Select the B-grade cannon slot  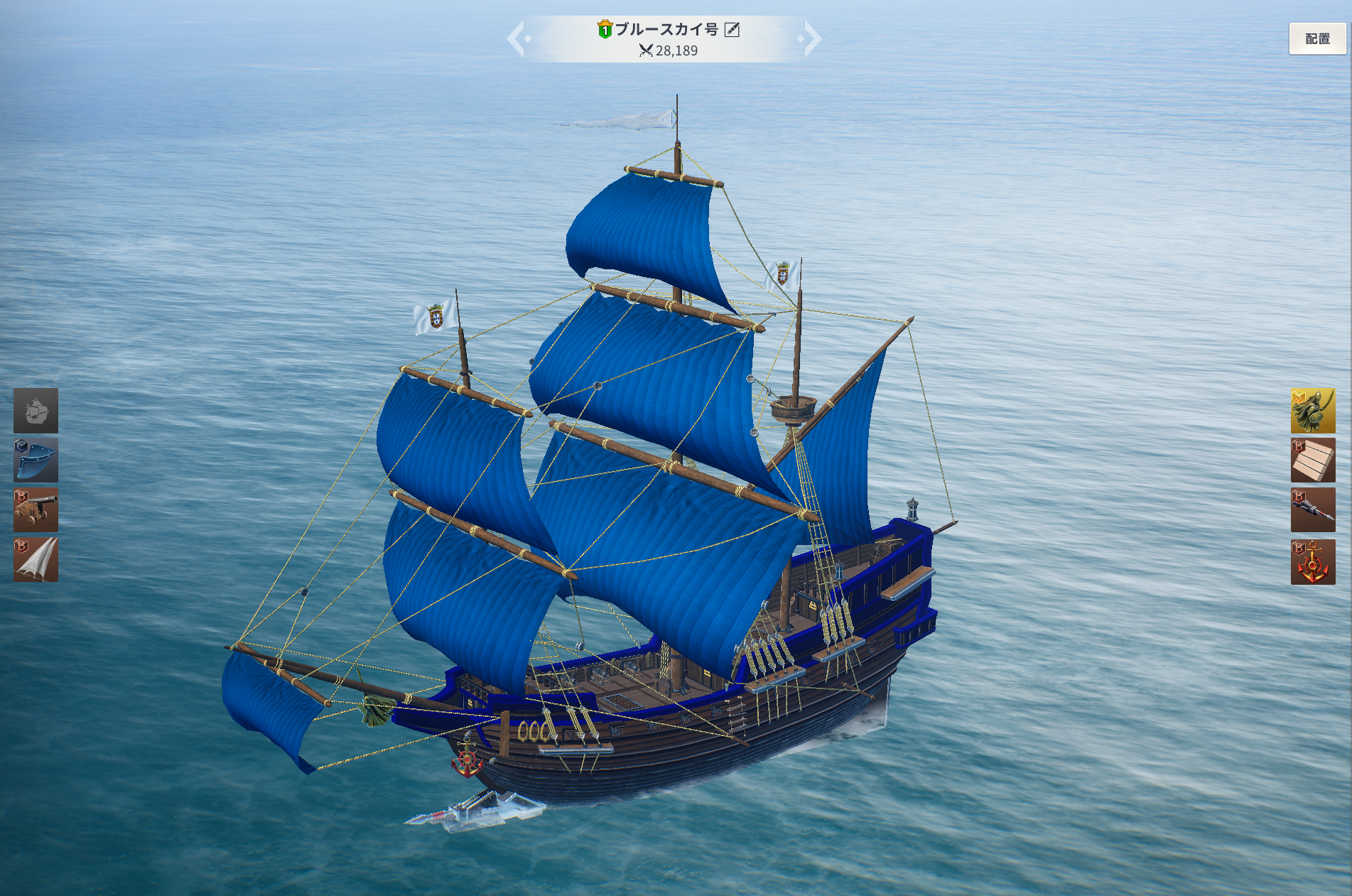[x=36, y=510]
